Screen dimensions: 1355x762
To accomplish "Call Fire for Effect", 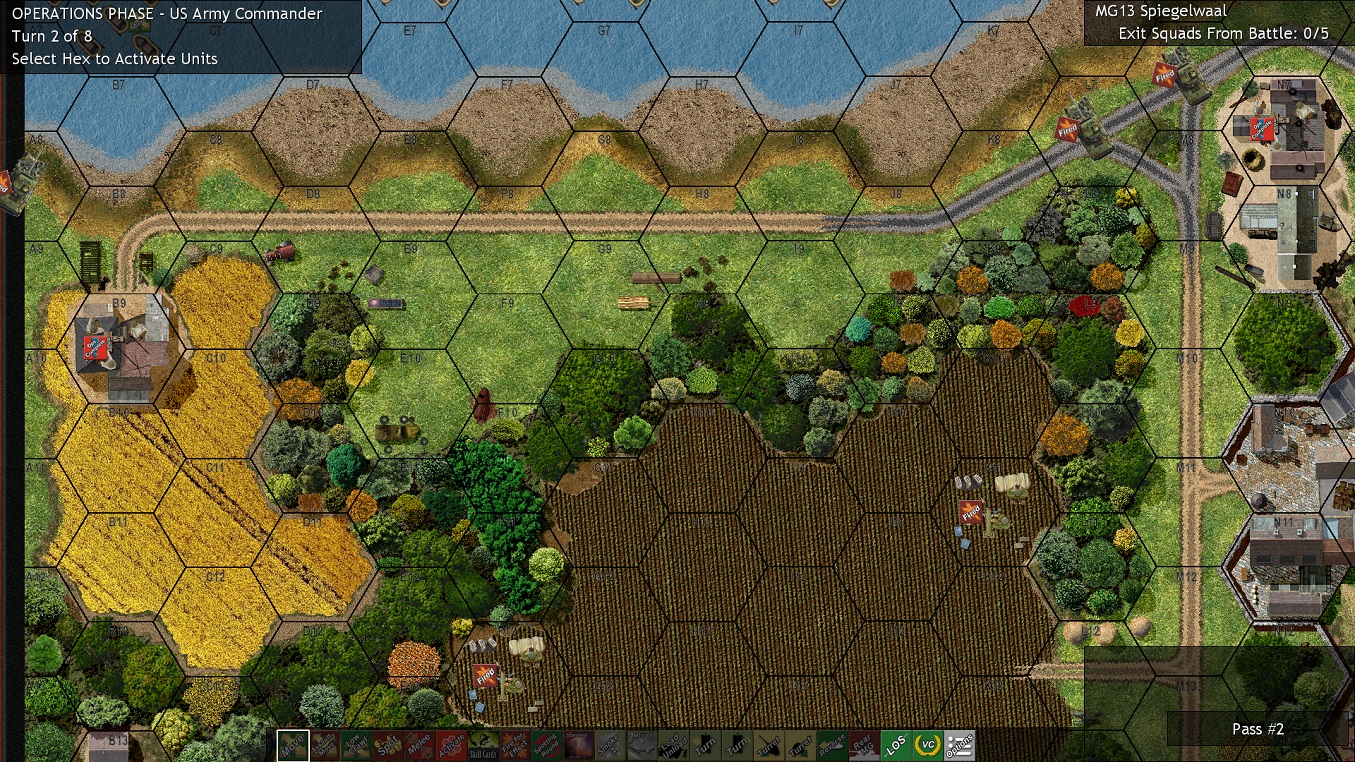I will (515, 746).
